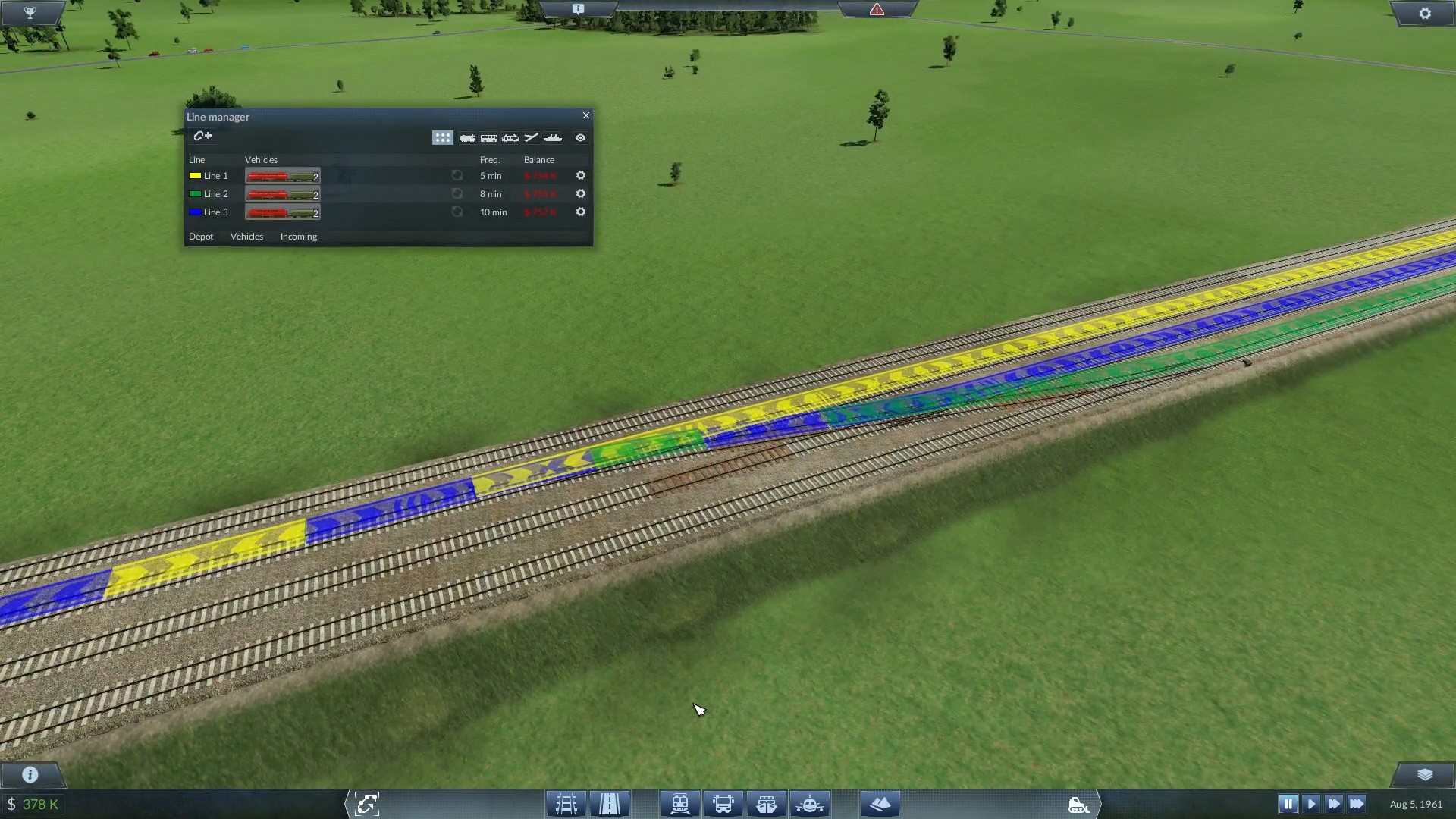The image size is (1456, 819).
Task: Open the map layers menu
Action: tap(1425, 774)
